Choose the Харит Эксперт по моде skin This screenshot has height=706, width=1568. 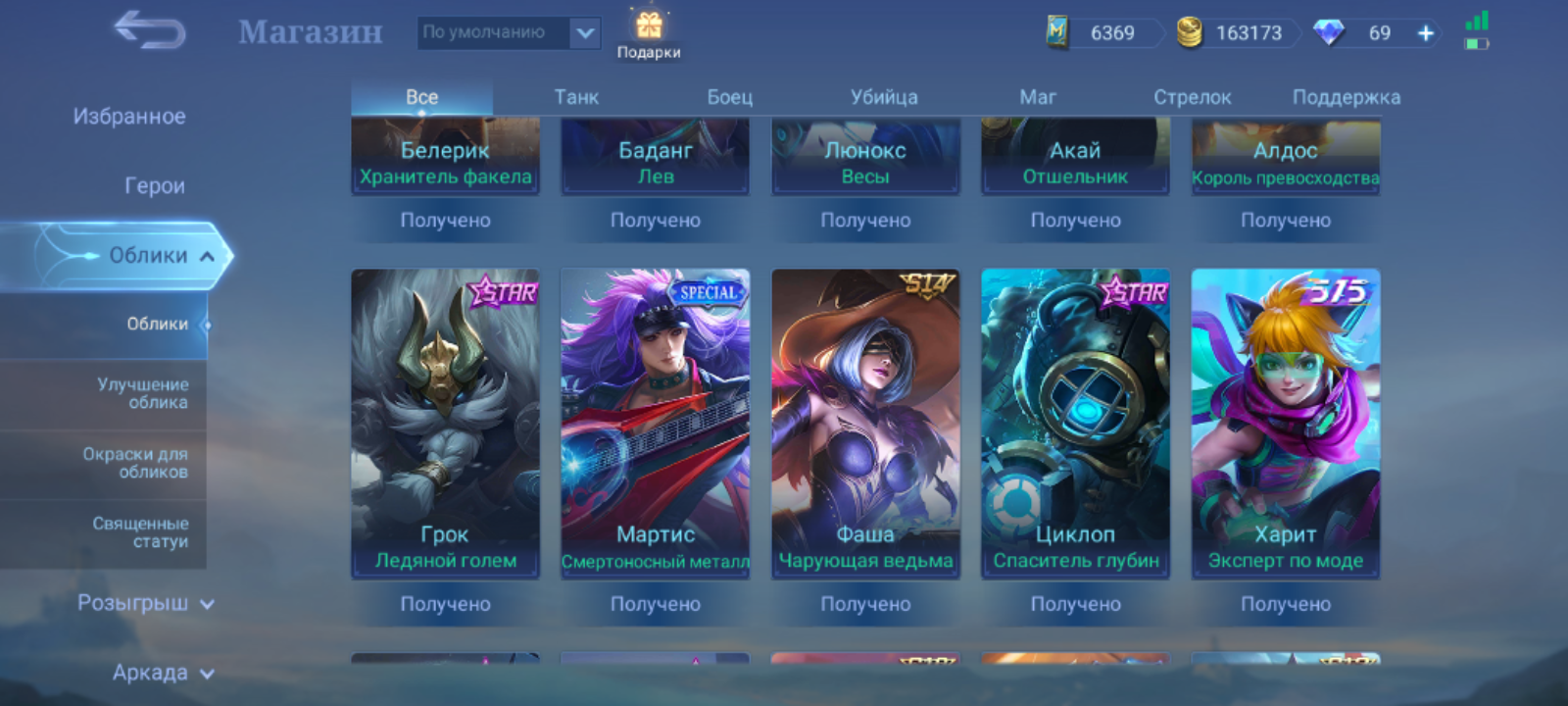click(1286, 423)
